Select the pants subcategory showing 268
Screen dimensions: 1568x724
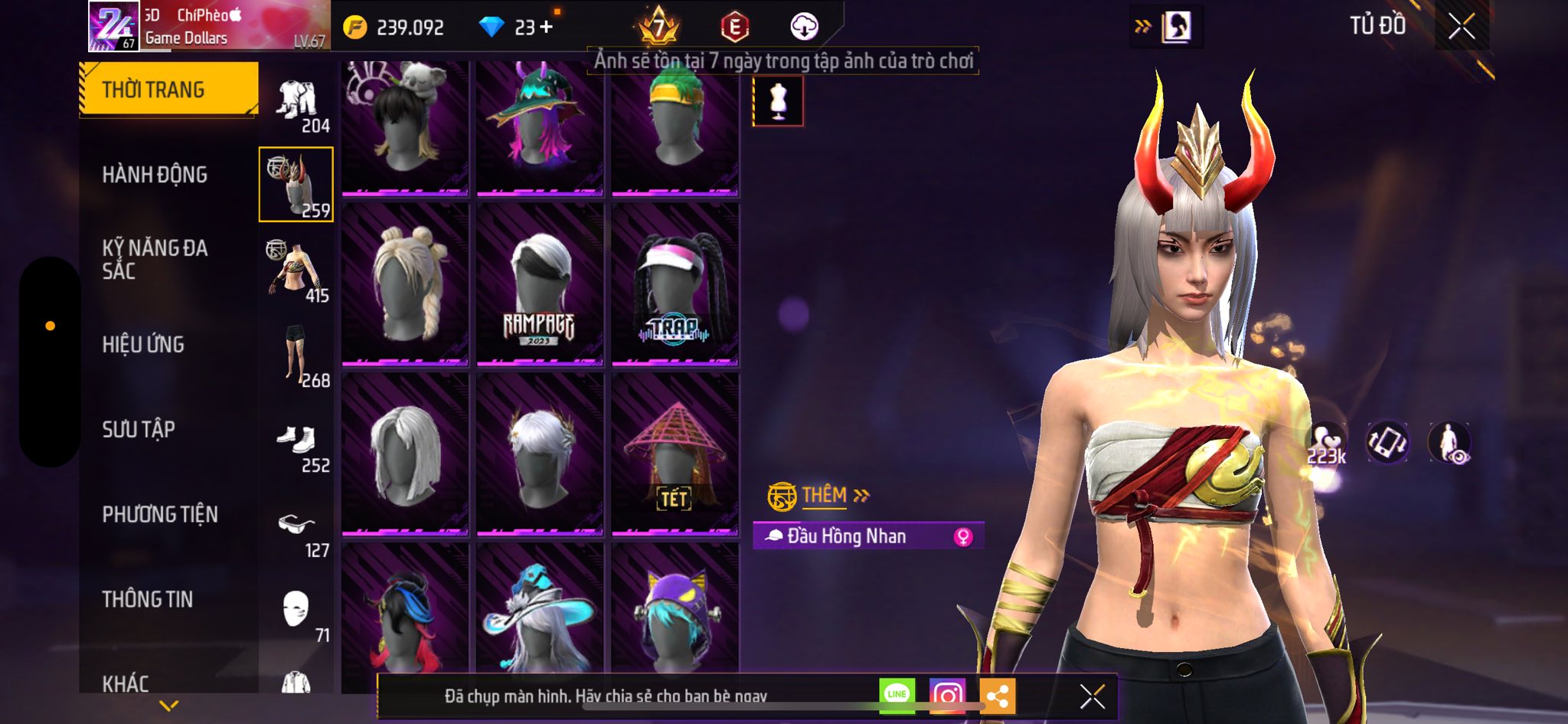(x=297, y=355)
